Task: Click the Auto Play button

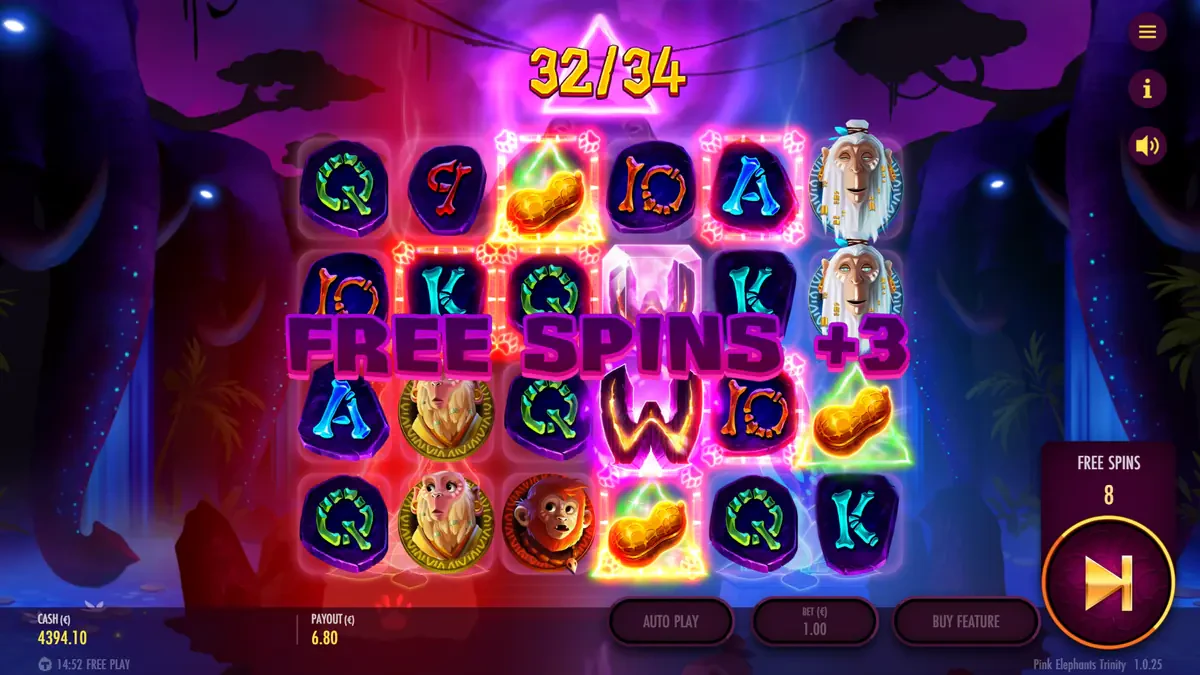Action: (671, 621)
